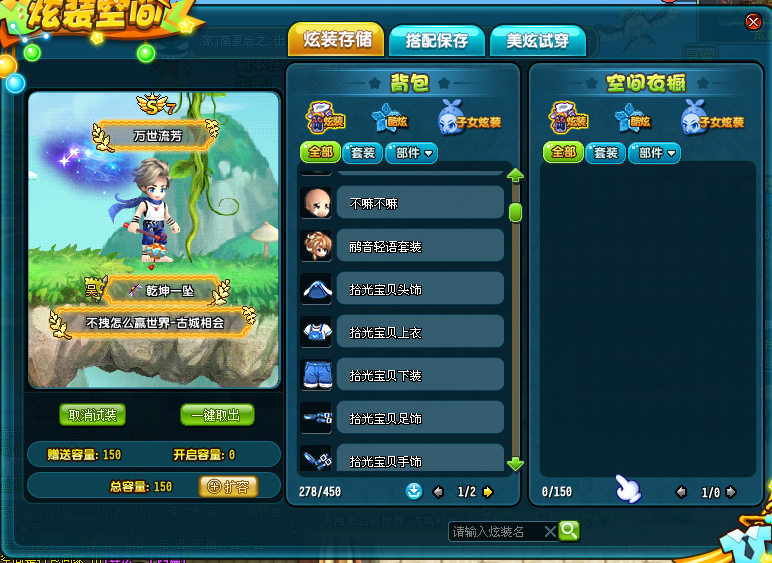Screen dimensions: 772x563
Task: Open the 美炫试穿 tab
Action: pyautogui.click(x=537, y=41)
